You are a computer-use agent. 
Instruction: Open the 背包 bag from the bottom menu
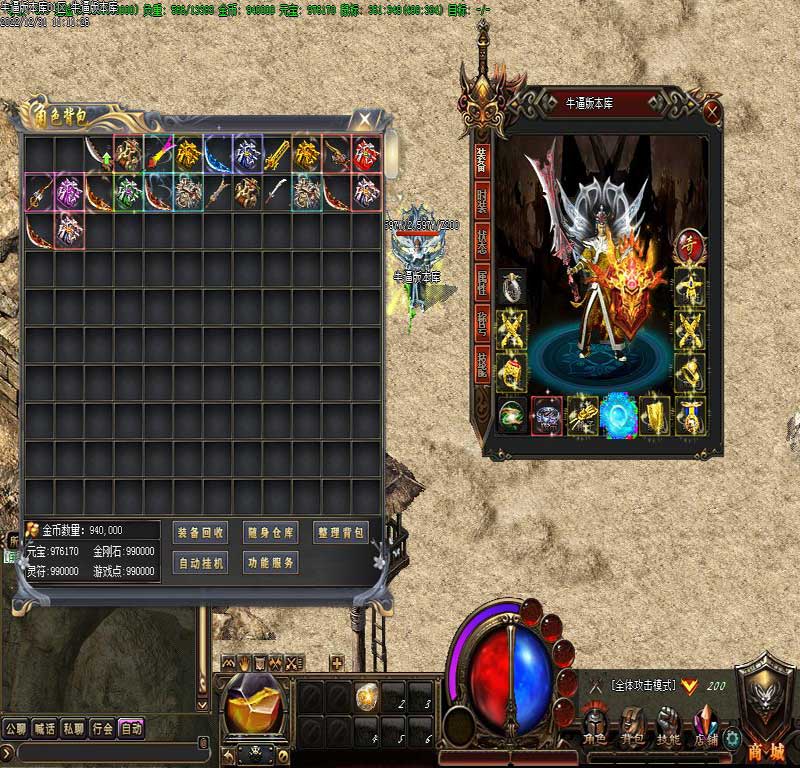pos(634,726)
